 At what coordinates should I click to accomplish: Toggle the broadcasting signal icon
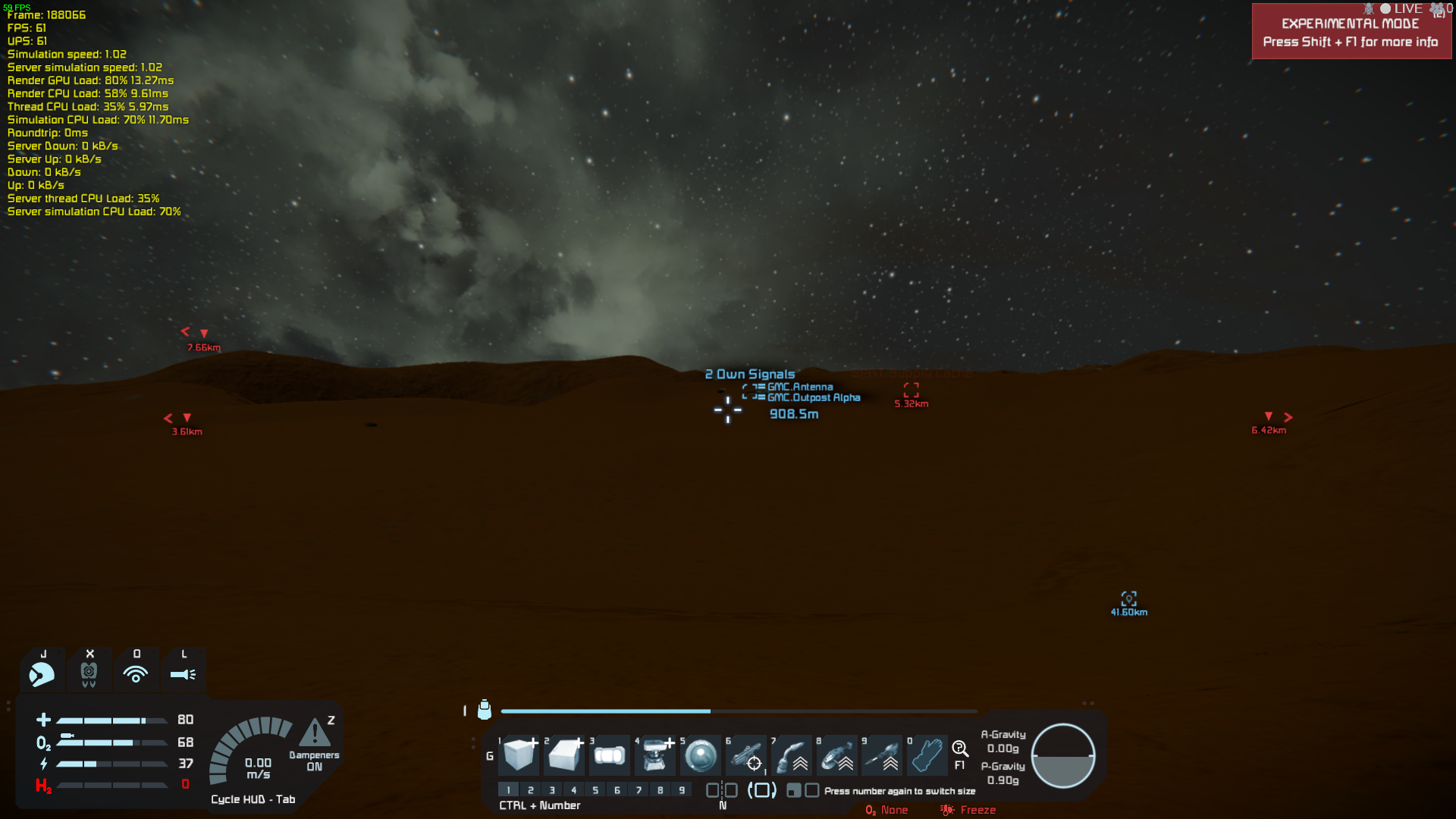(x=136, y=673)
